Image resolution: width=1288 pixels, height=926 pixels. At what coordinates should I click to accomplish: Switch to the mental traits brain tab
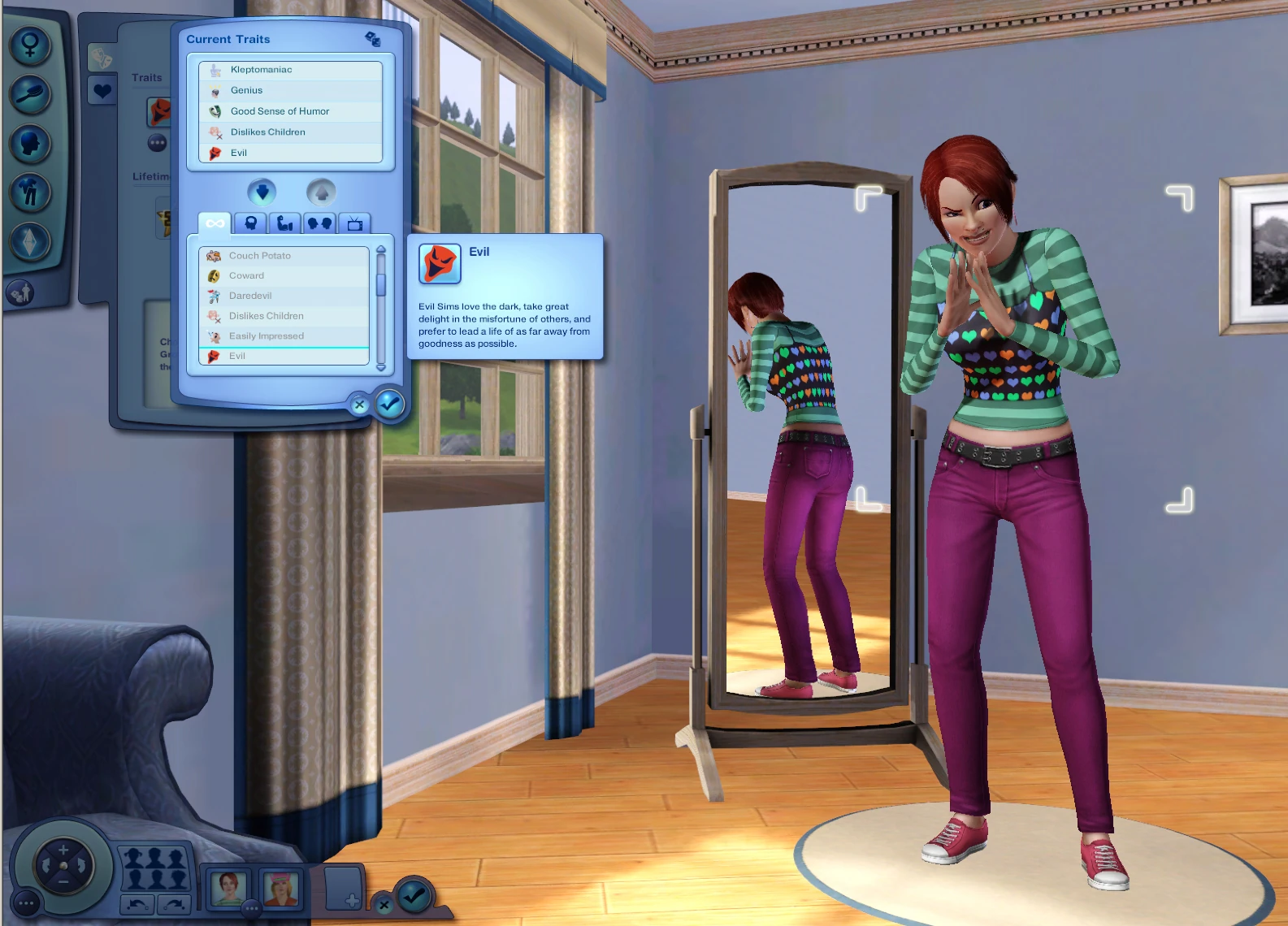(251, 222)
